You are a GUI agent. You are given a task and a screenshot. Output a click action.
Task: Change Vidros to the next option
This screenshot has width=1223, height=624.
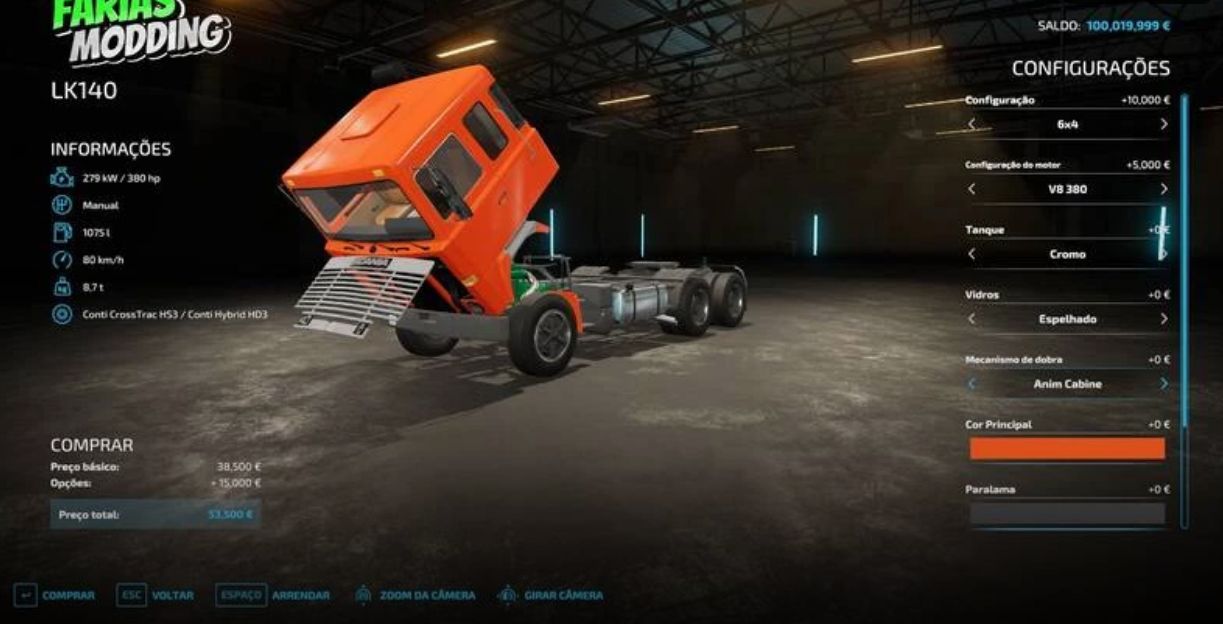point(1163,319)
